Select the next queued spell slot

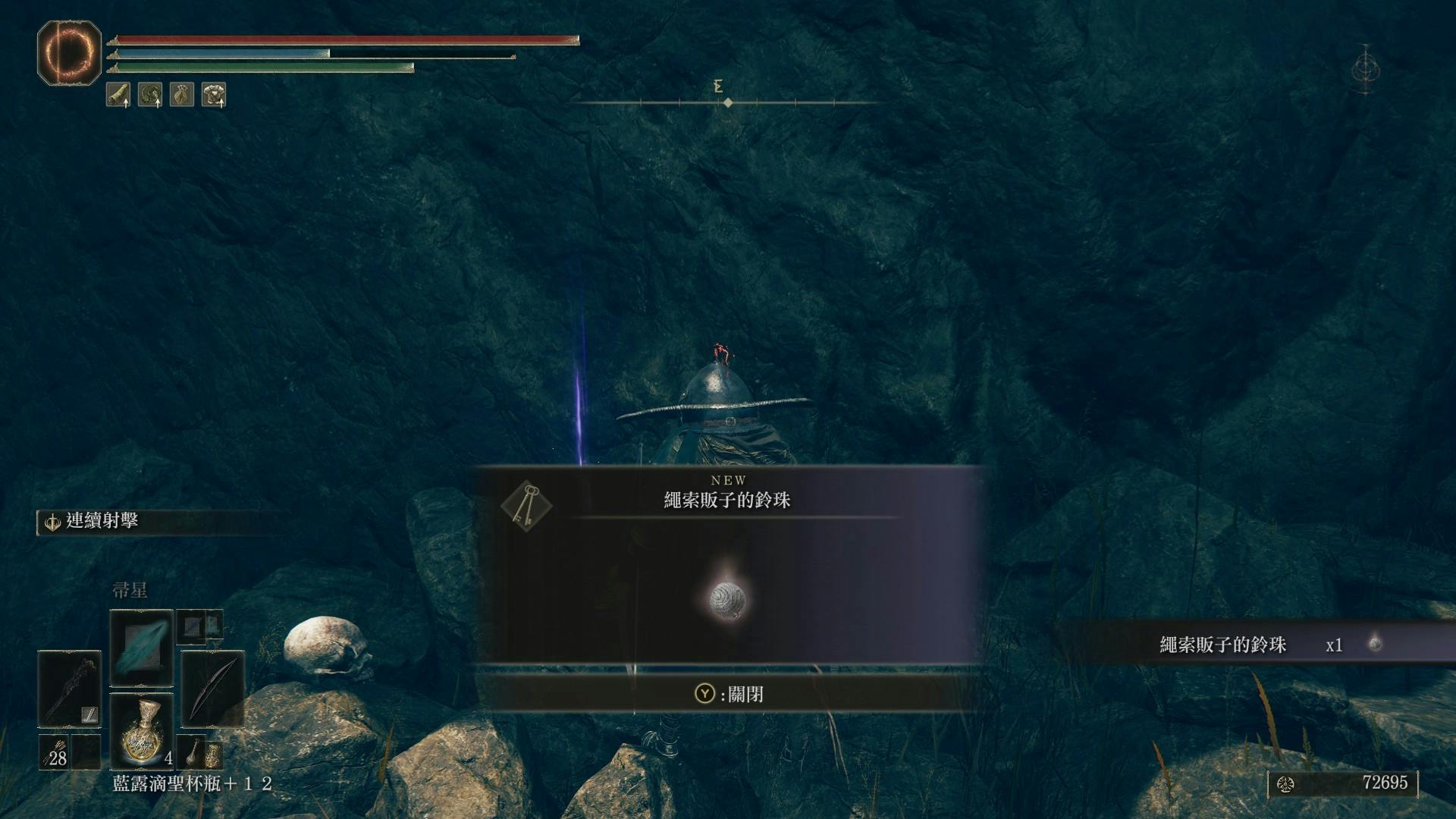[x=201, y=626]
